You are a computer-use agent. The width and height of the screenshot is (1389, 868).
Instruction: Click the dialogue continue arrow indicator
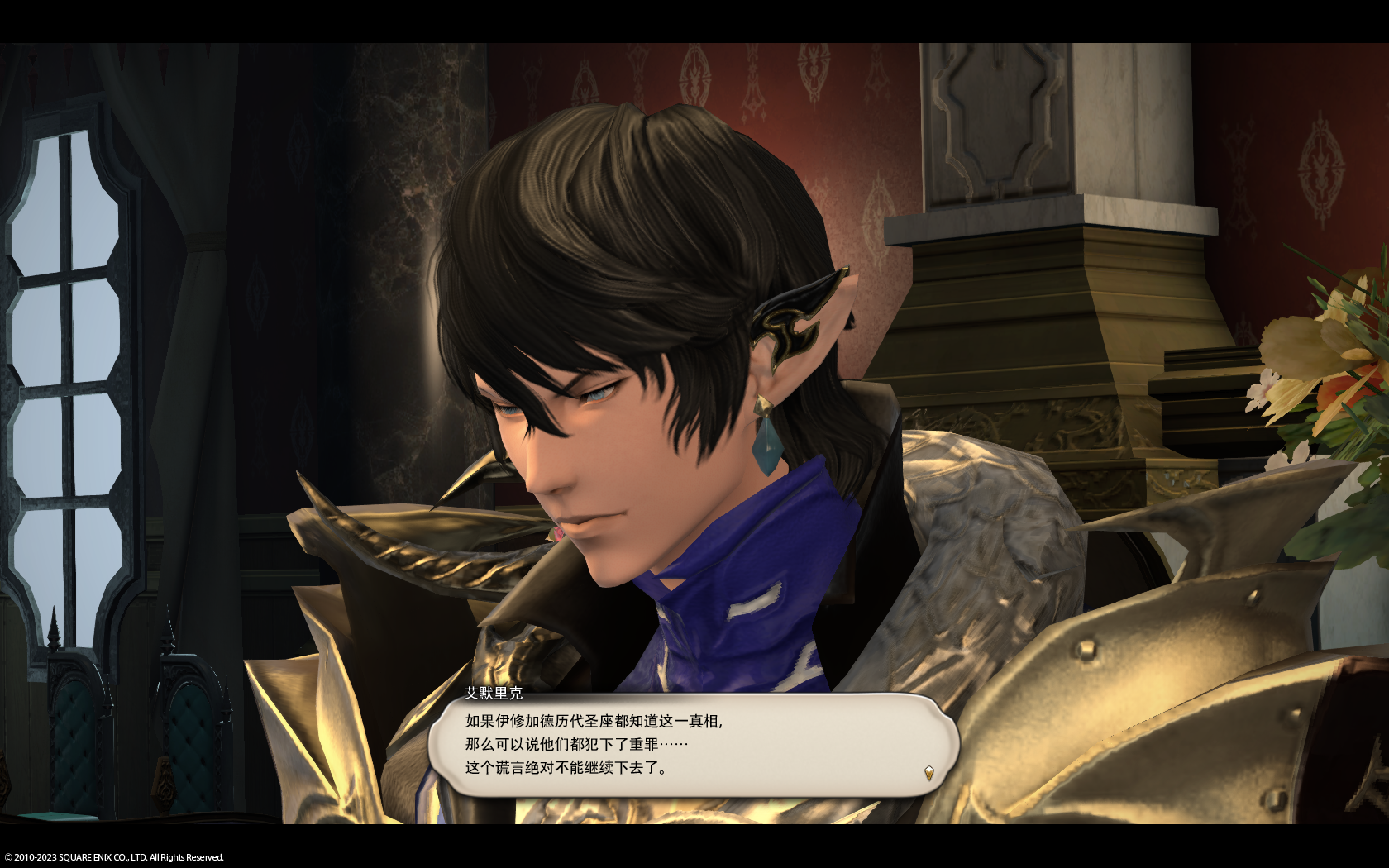(x=928, y=774)
